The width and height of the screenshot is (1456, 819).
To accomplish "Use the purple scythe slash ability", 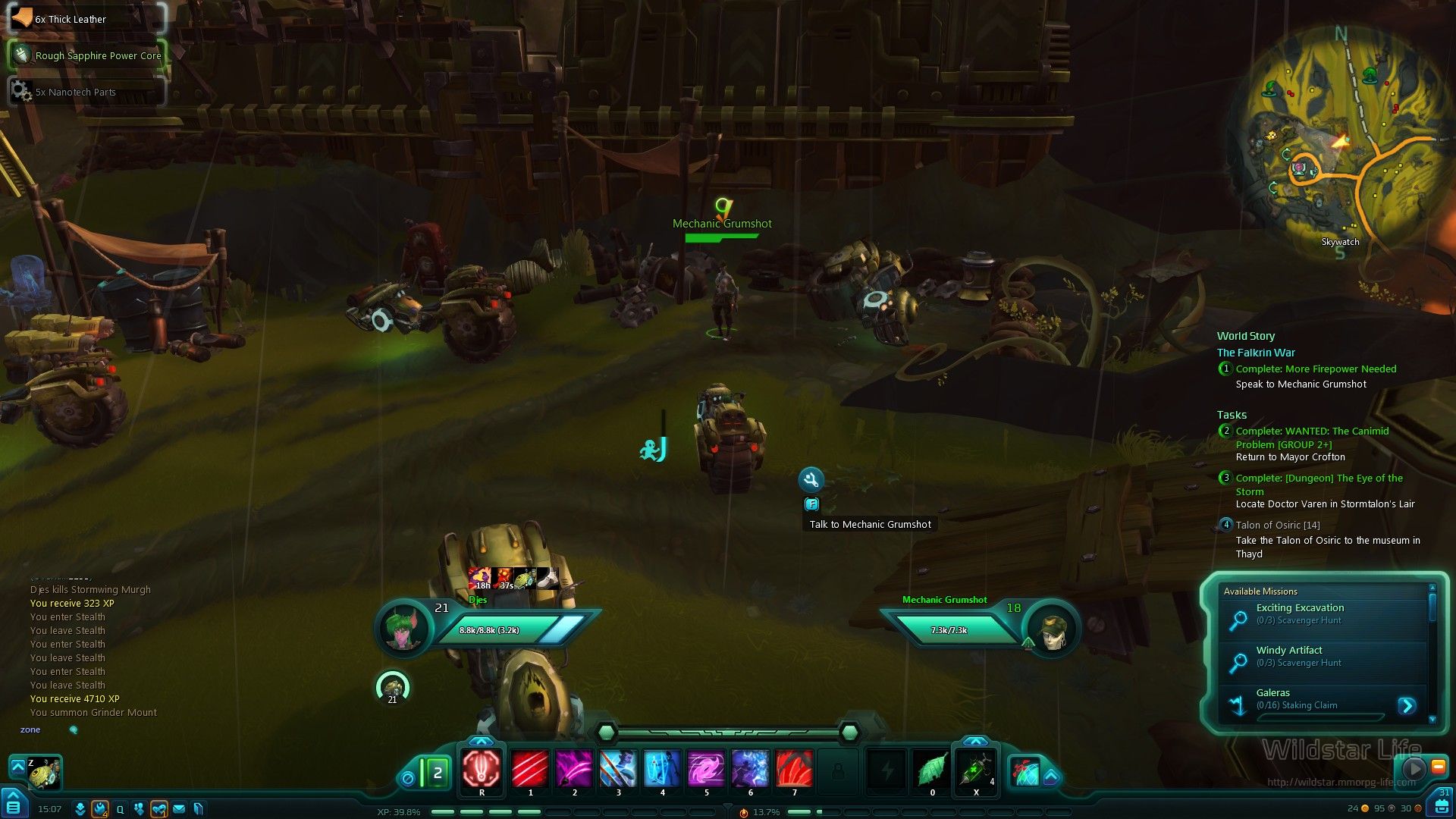I will (x=574, y=770).
